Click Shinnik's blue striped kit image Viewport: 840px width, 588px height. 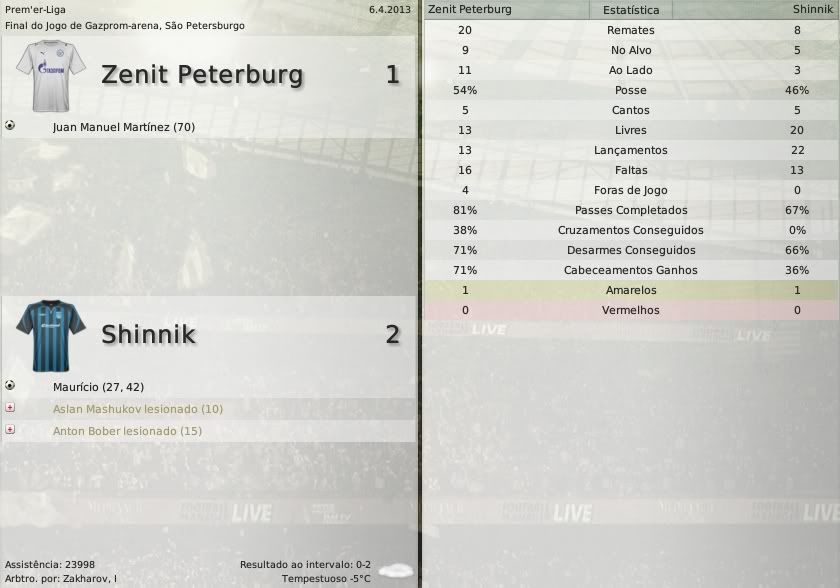pyautogui.click(x=51, y=334)
